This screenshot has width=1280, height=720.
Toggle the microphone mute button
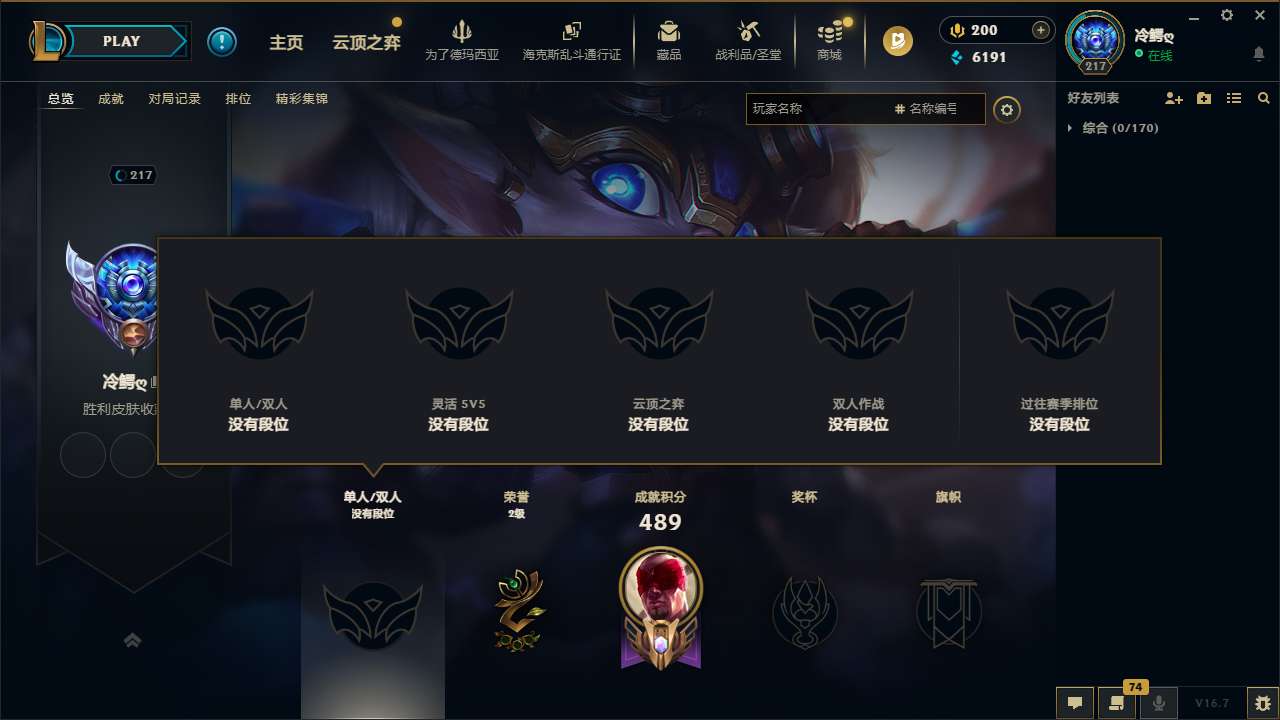point(1159,703)
